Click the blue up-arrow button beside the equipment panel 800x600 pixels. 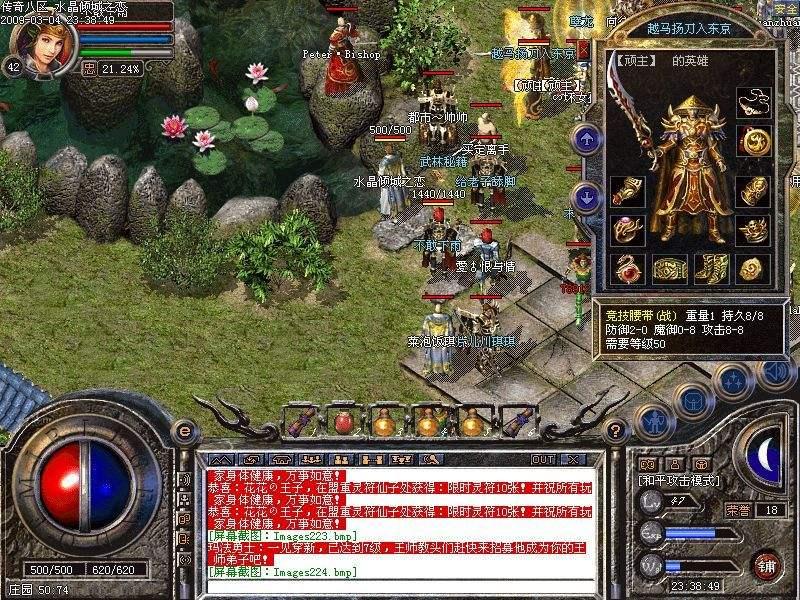tap(588, 138)
